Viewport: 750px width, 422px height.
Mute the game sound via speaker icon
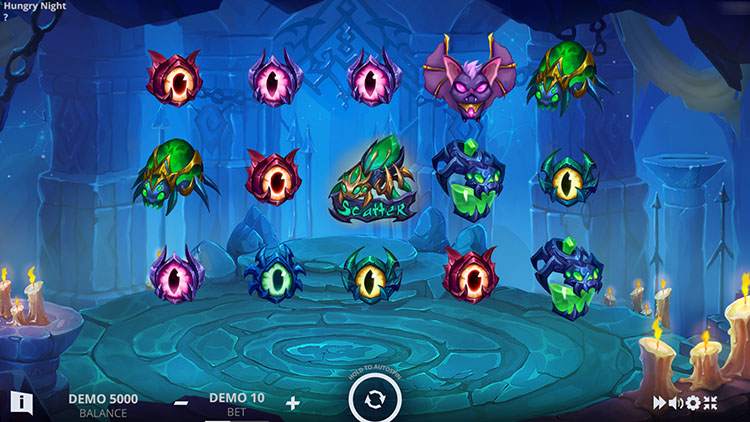[676, 403]
